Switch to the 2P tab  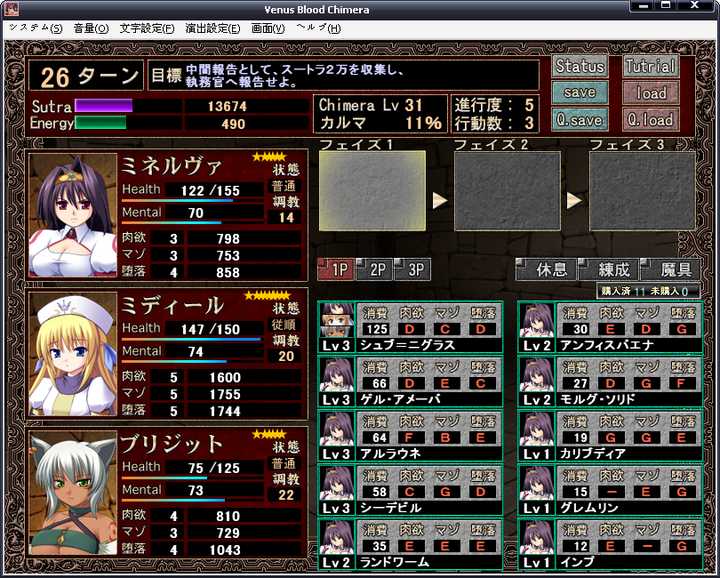[x=375, y=270]
